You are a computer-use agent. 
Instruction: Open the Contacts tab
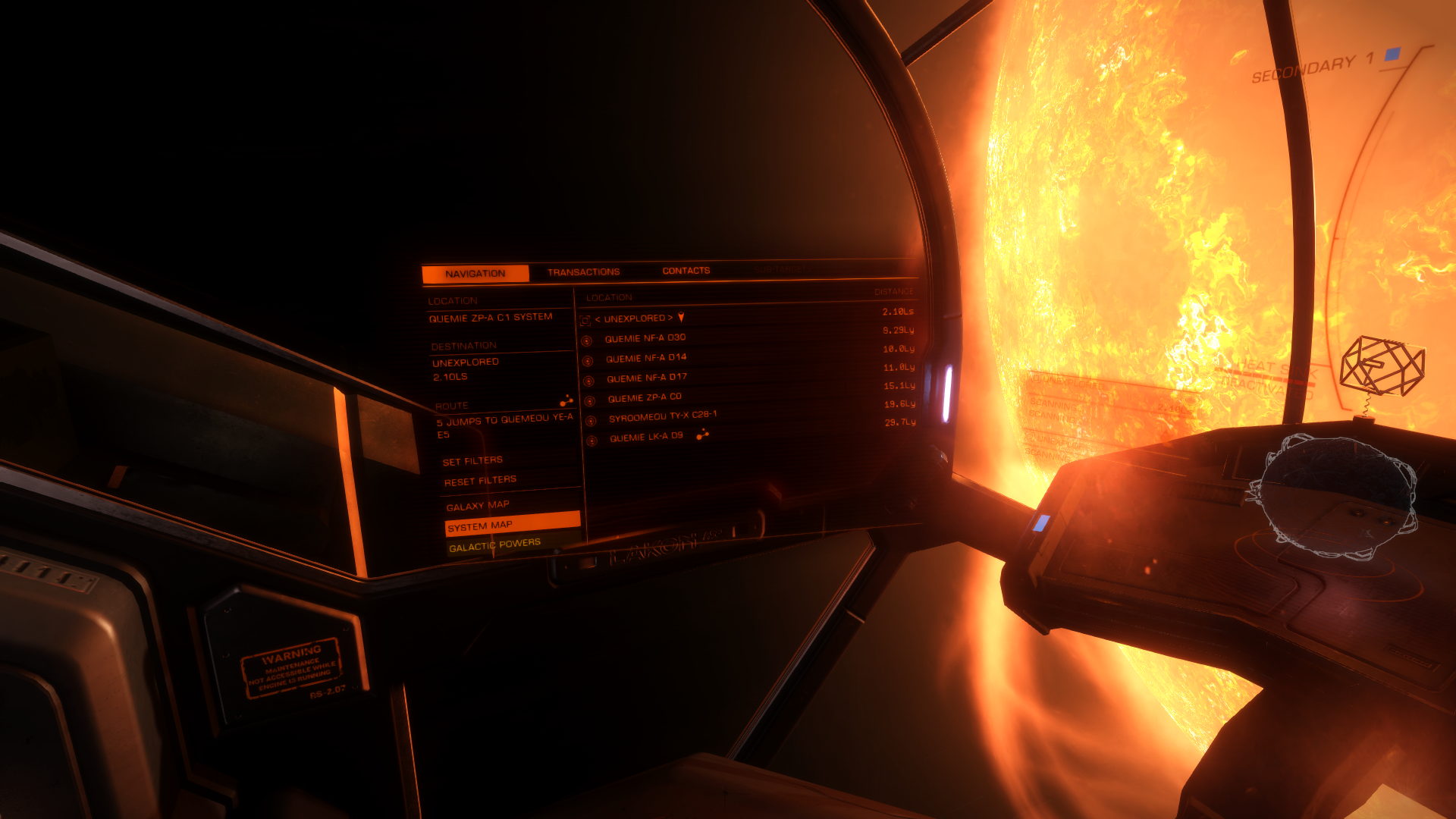686,271
